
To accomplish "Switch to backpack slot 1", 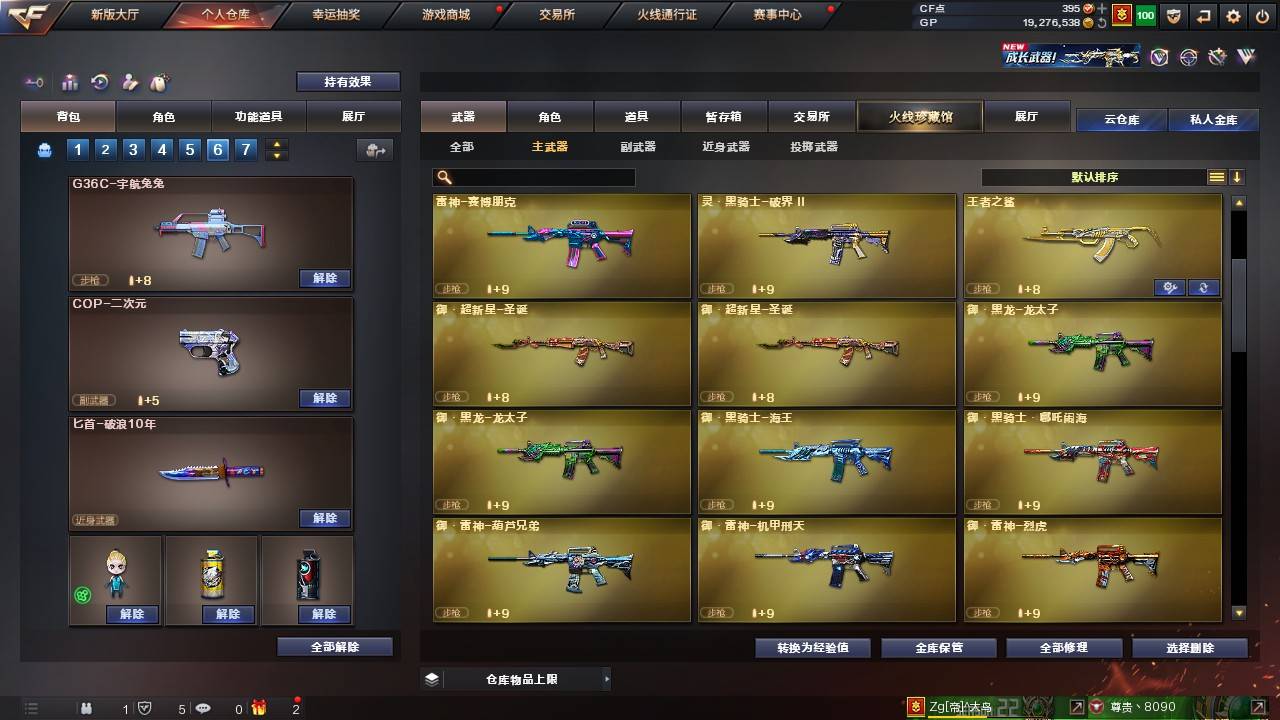I will (77, 149).
